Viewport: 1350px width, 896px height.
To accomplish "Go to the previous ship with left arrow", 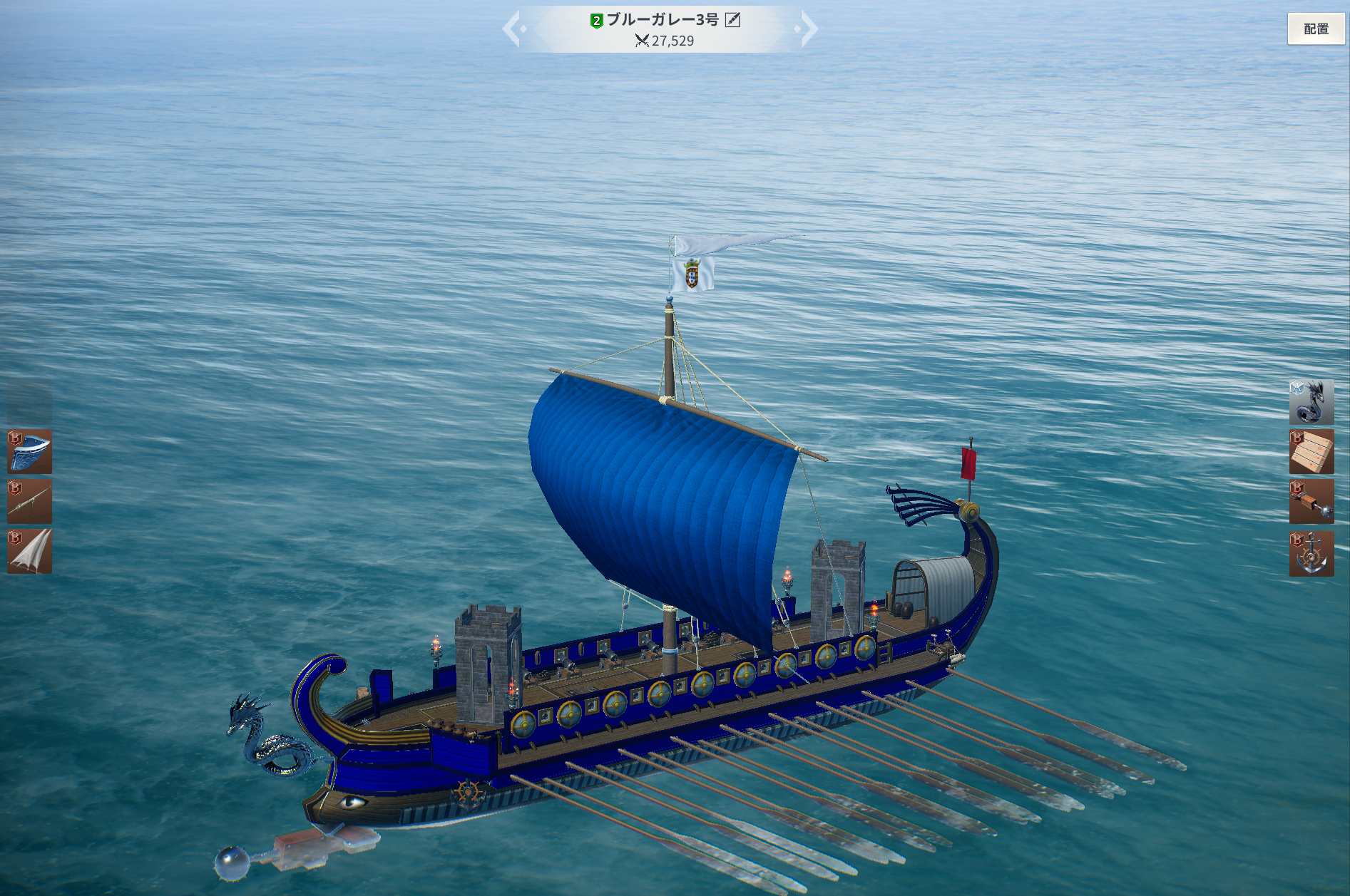I will [513, 29].
